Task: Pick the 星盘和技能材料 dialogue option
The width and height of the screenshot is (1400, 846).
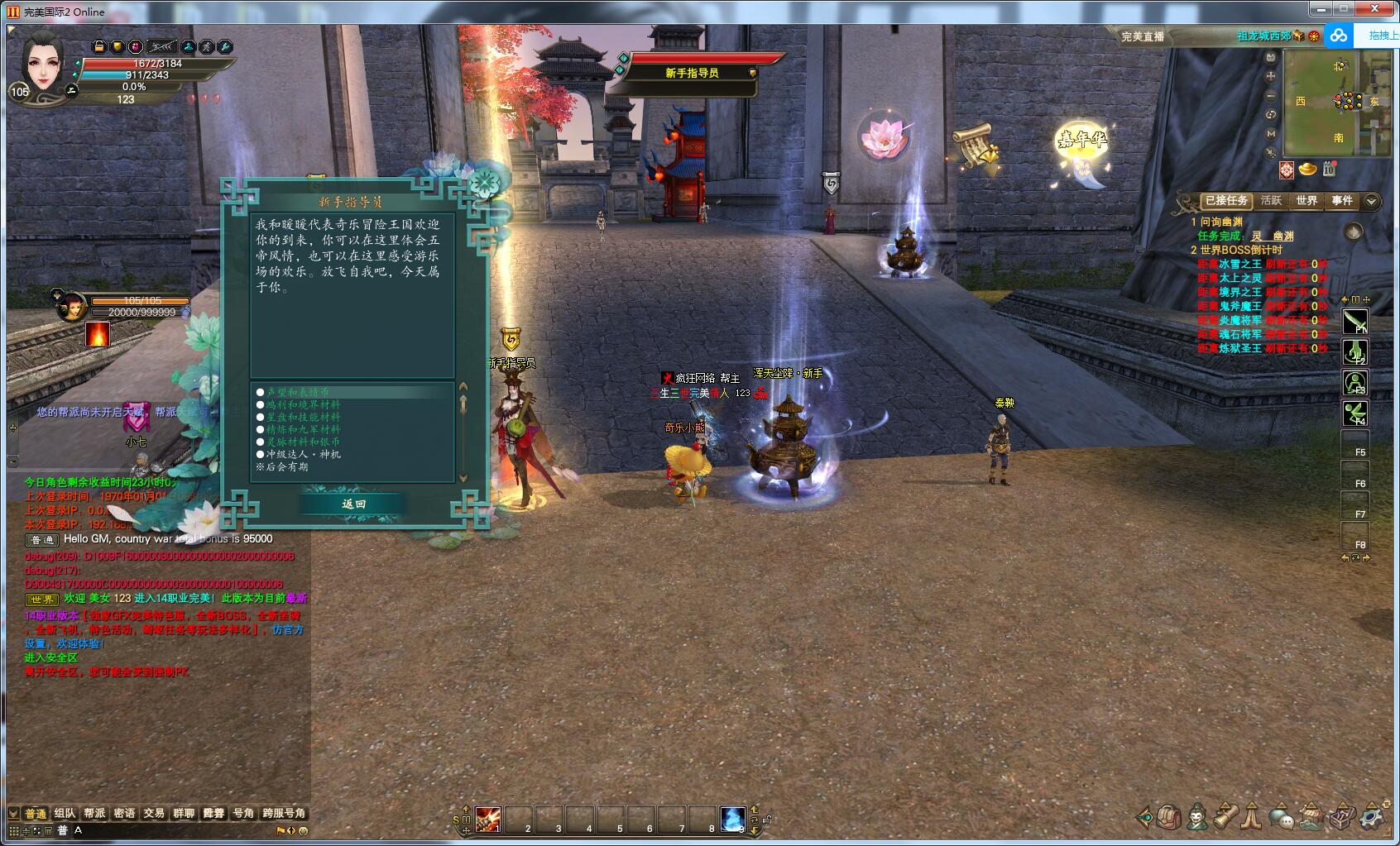Action: pos(303,417)
